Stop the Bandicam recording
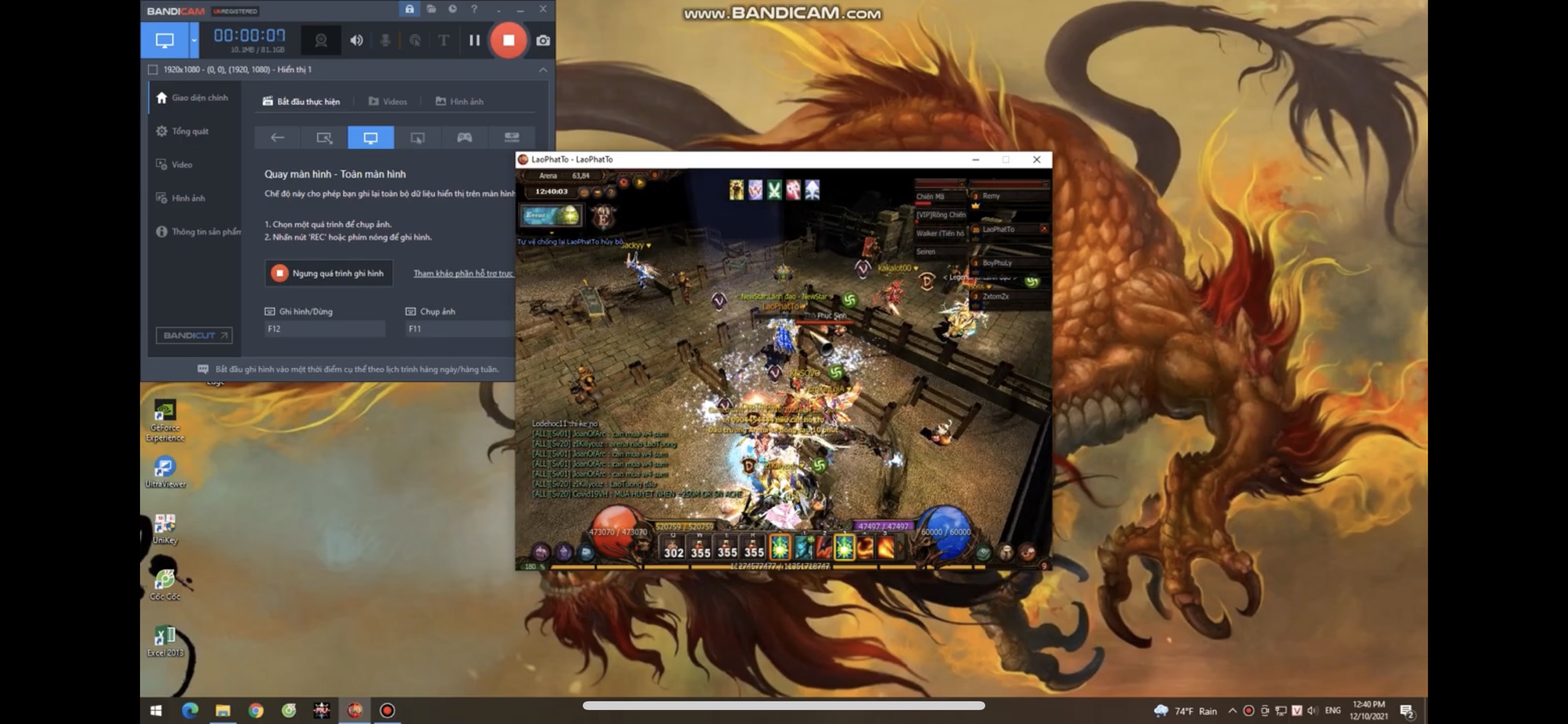Screen dimensions: 1568x724 point(508,40)
